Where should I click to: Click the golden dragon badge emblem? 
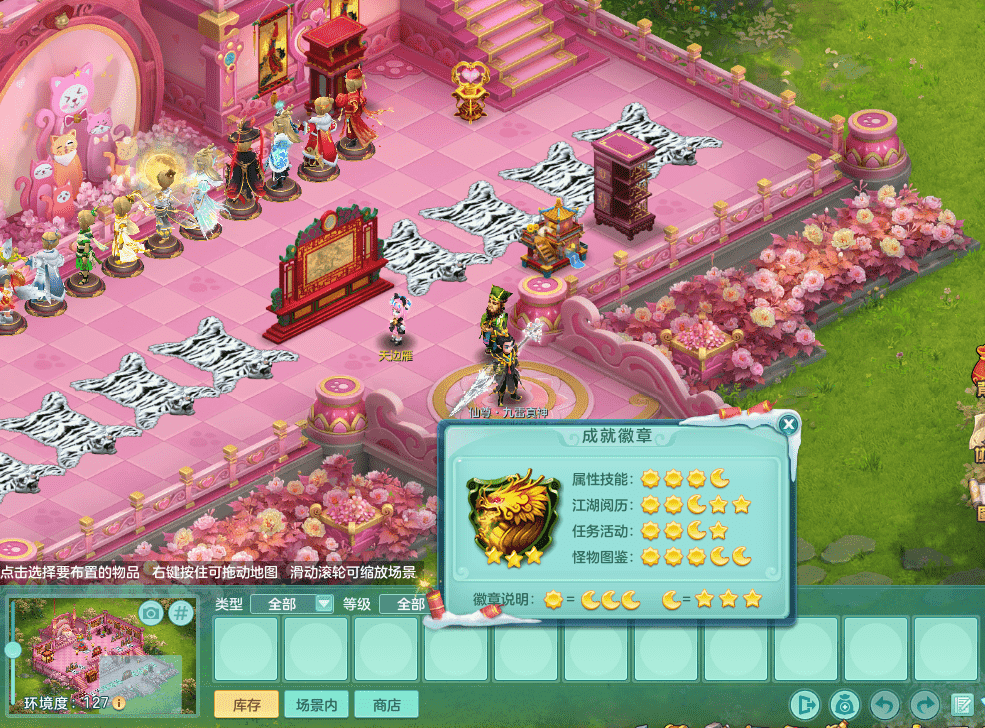(512, 516)
